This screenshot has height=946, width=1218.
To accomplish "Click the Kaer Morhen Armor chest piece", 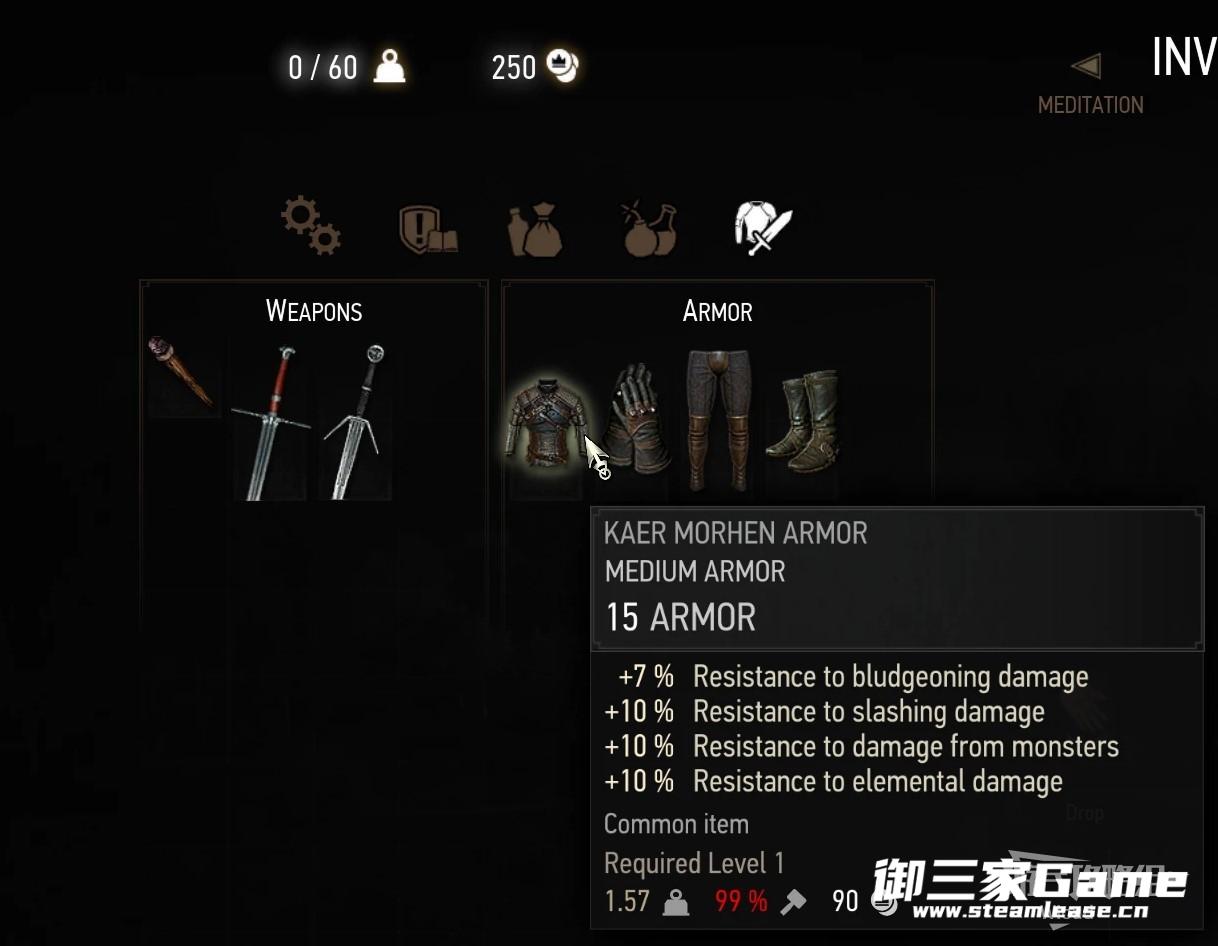I will [546, 425].
